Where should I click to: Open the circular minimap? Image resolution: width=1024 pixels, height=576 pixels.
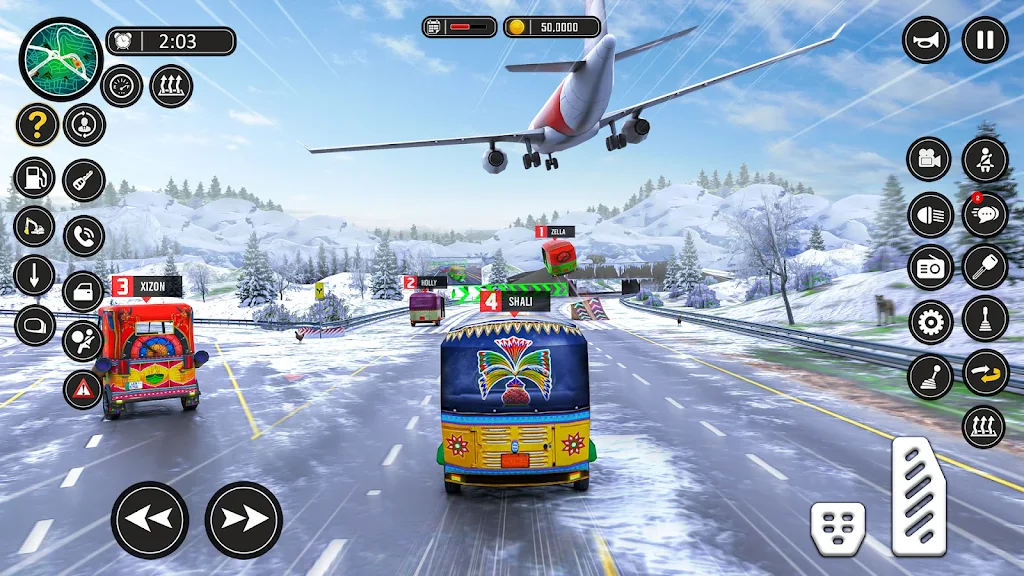[x=61, y=59]
